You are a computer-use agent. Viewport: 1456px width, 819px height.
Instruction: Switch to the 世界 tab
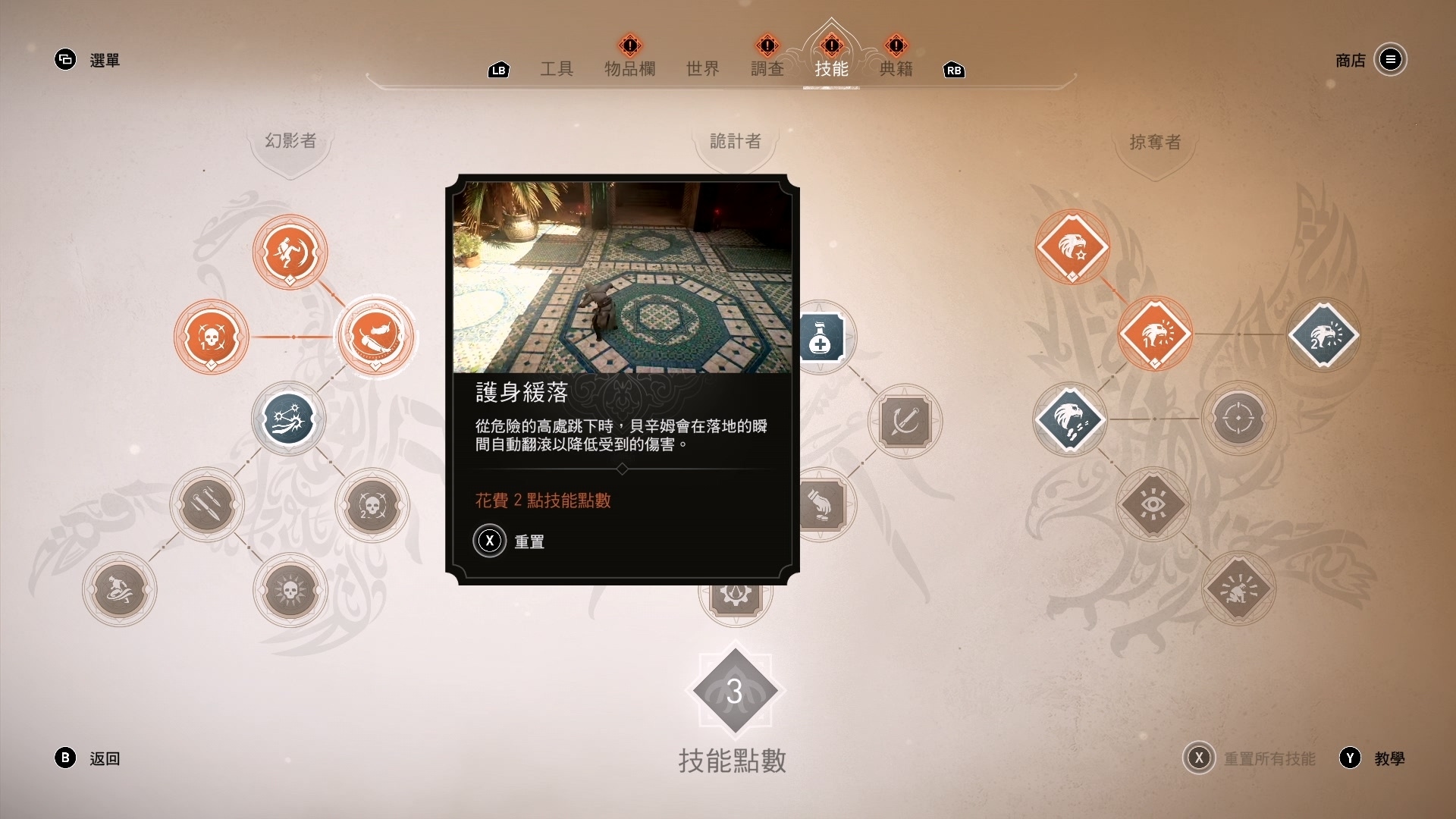(x=701, y=70)
